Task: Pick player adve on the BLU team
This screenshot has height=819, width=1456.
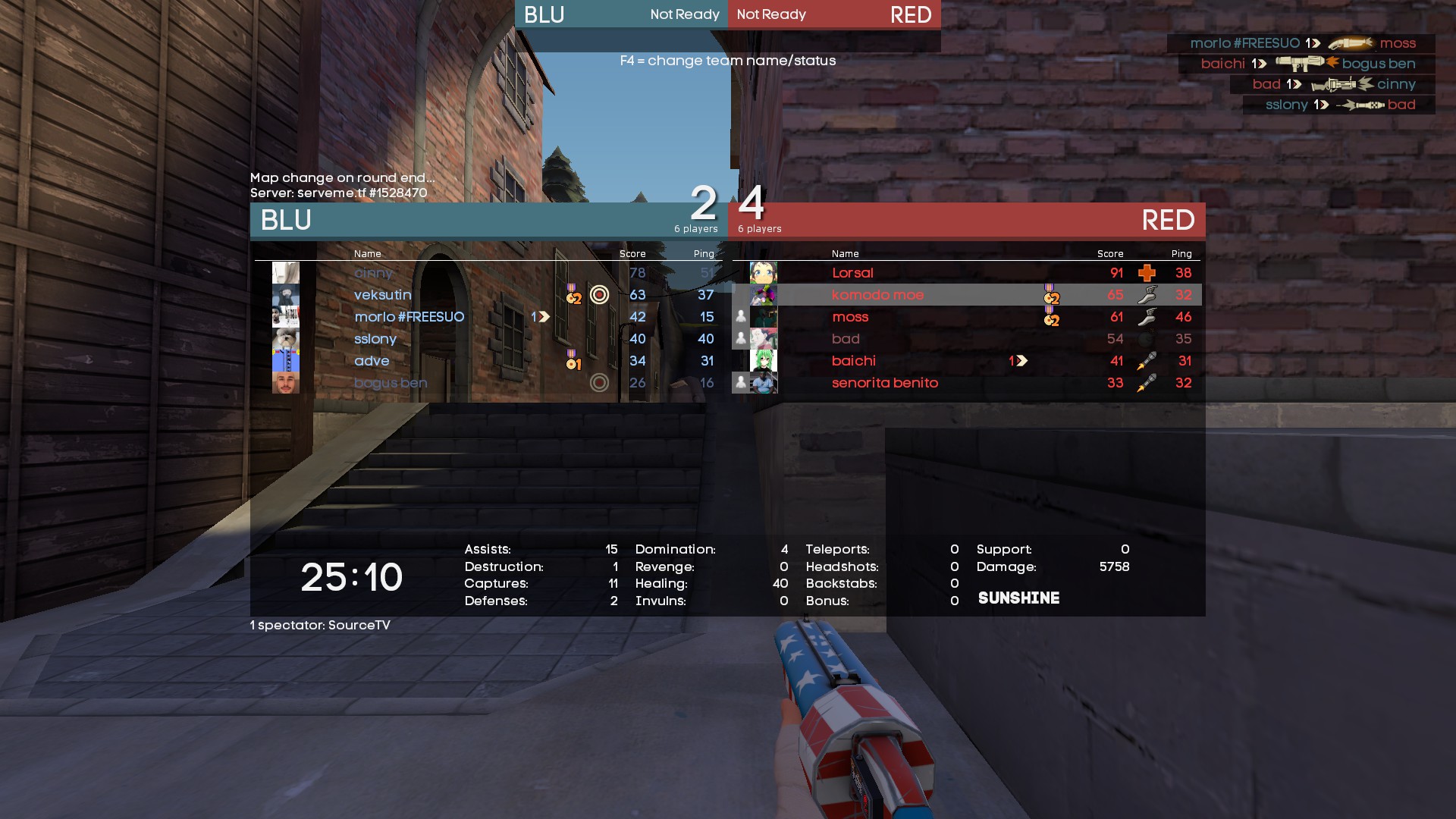Action: point(372,361)
